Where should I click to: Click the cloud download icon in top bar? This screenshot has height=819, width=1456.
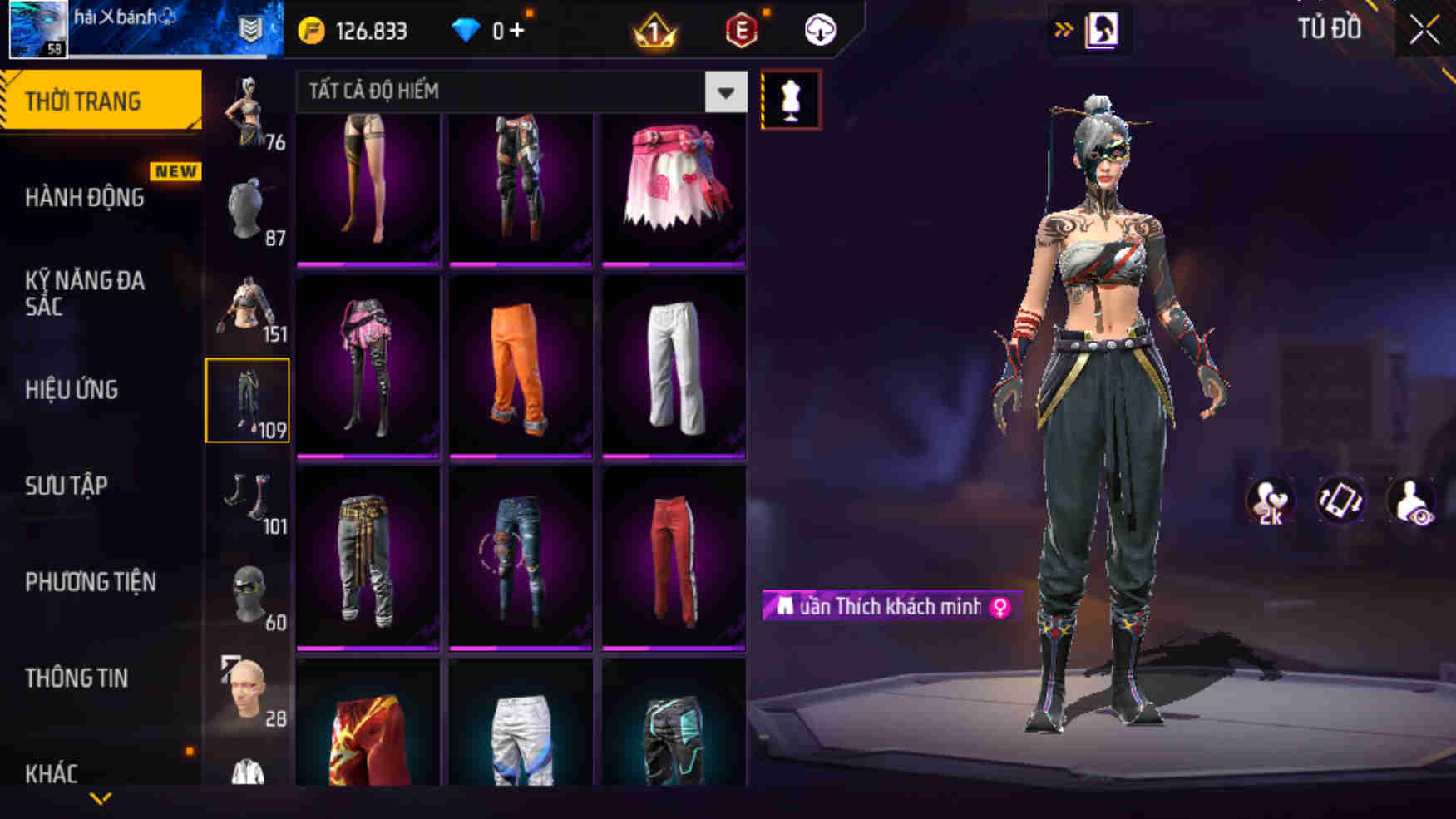click(820, 30)
